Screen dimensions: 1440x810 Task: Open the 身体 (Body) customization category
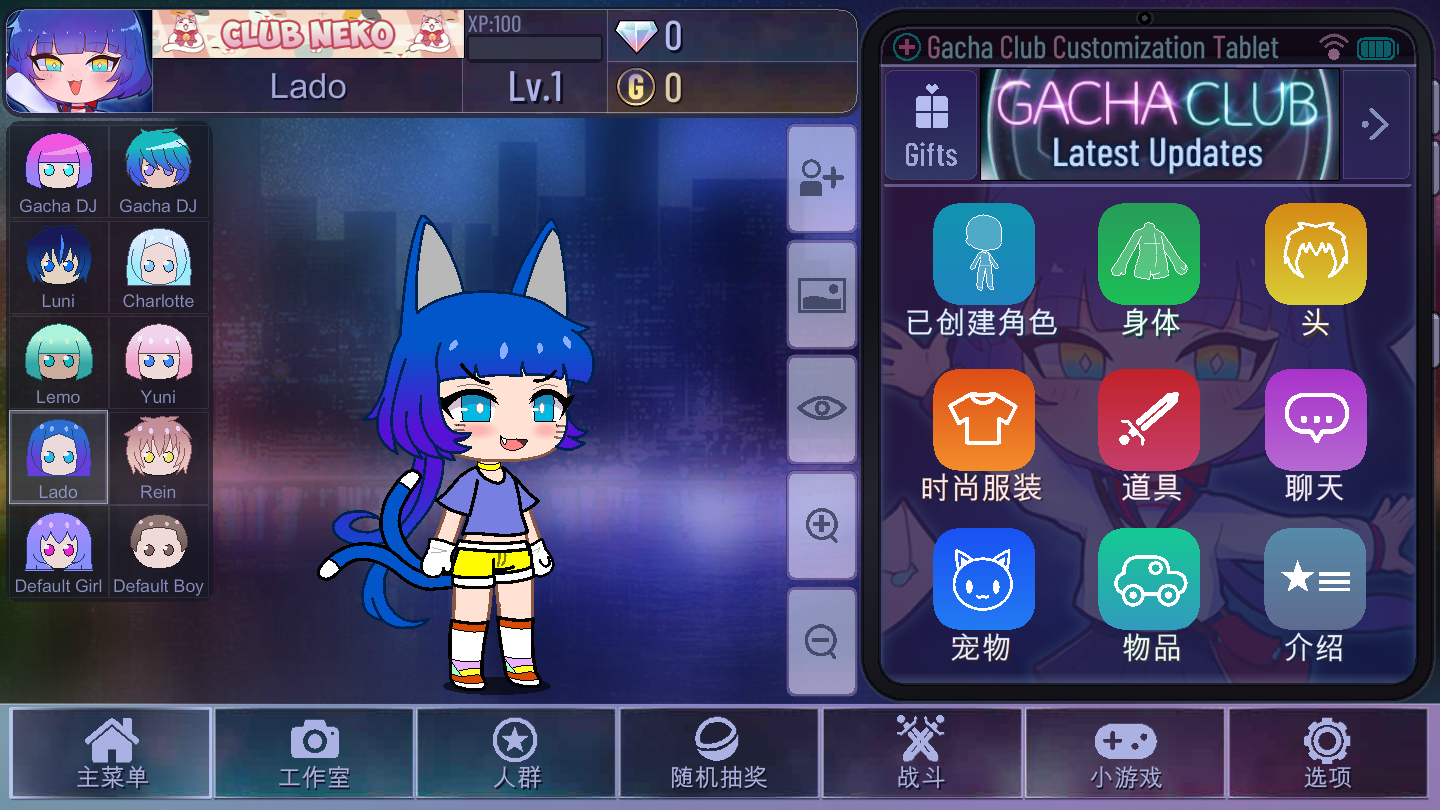(x=1148, y=253)
